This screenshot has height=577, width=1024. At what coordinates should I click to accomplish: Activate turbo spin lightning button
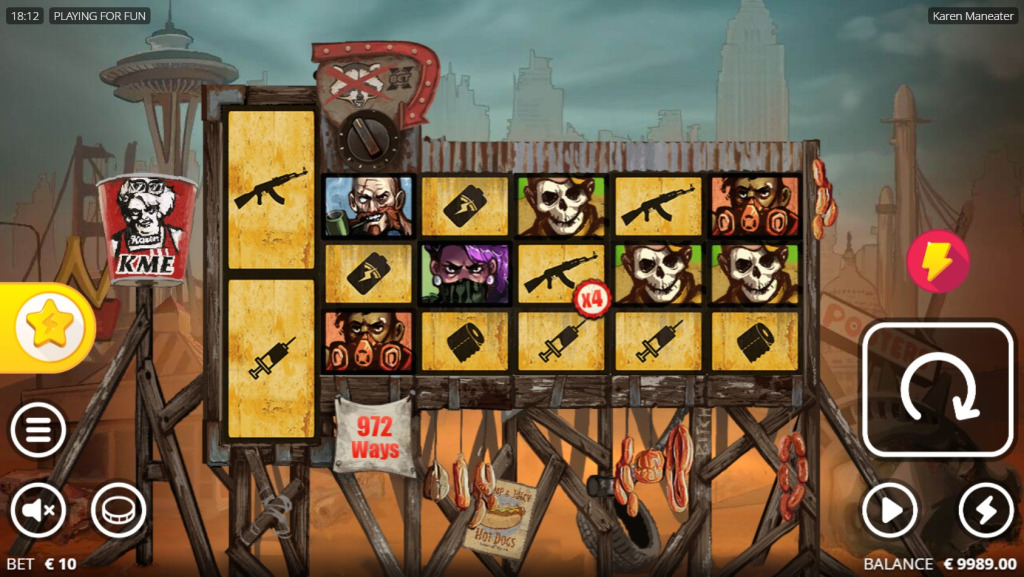(986, 511)
